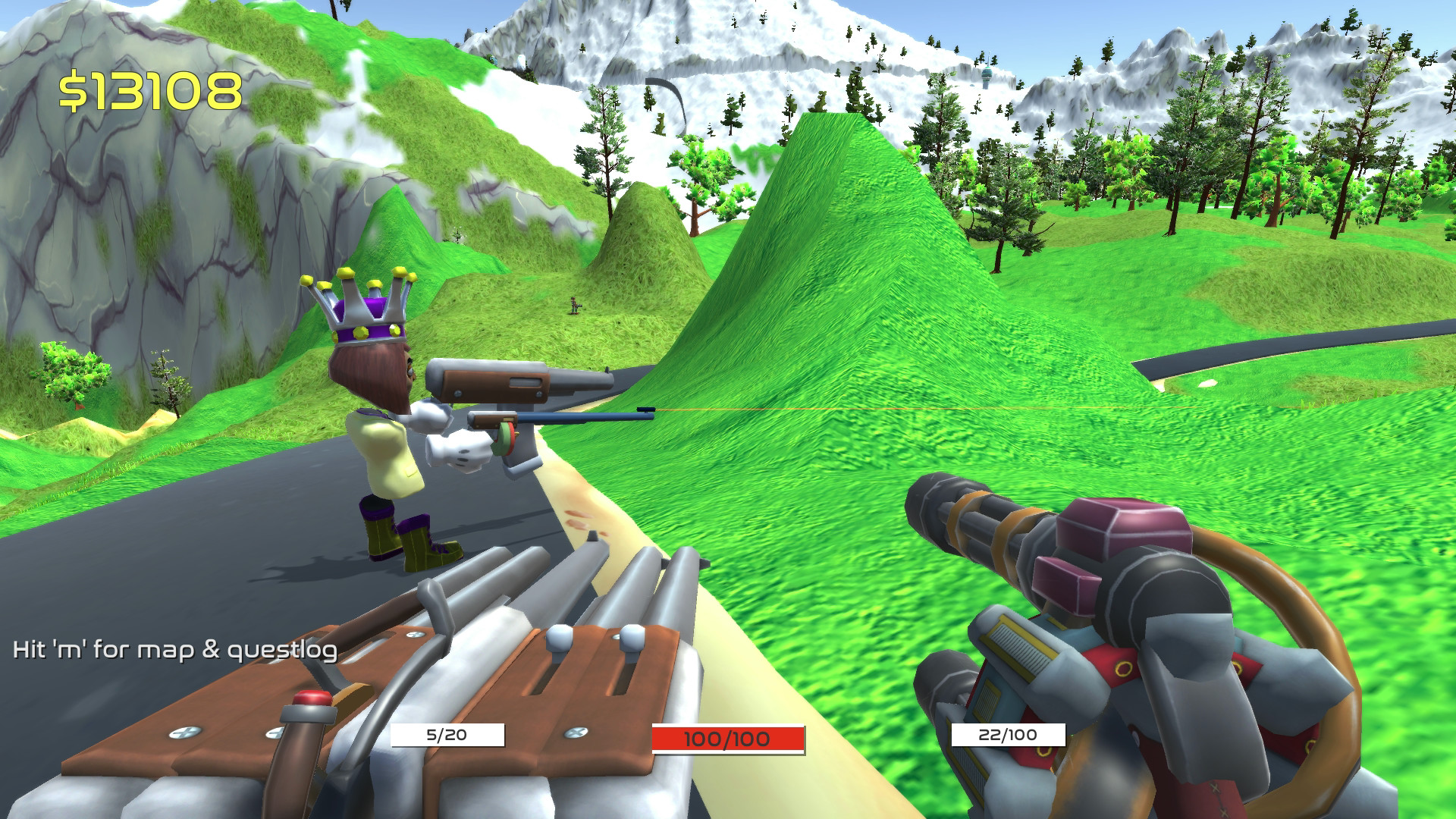Click the $13108 money counter

coord(152,87)
